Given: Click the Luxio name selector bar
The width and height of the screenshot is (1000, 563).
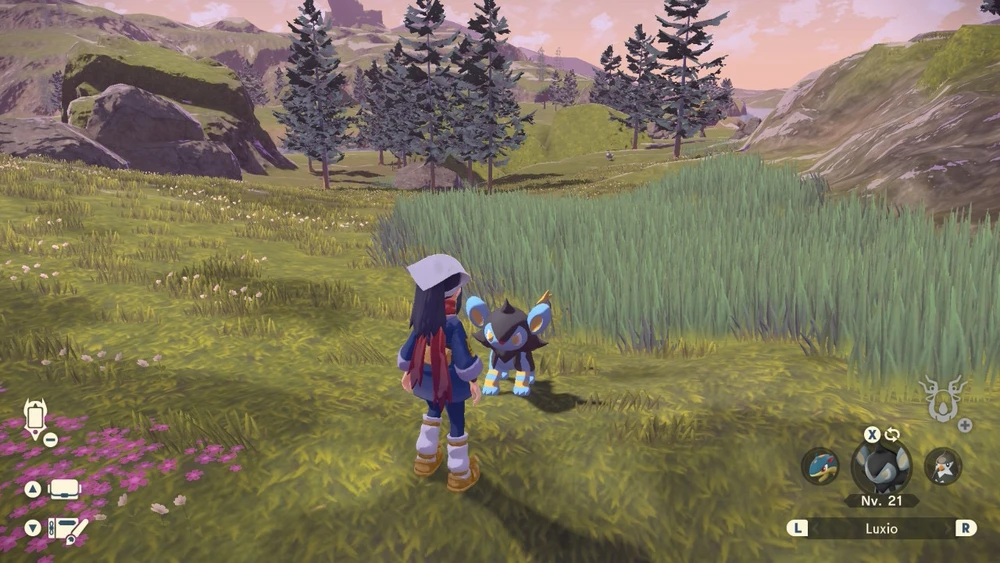Looking at the screenshot, I should [881, 528].
